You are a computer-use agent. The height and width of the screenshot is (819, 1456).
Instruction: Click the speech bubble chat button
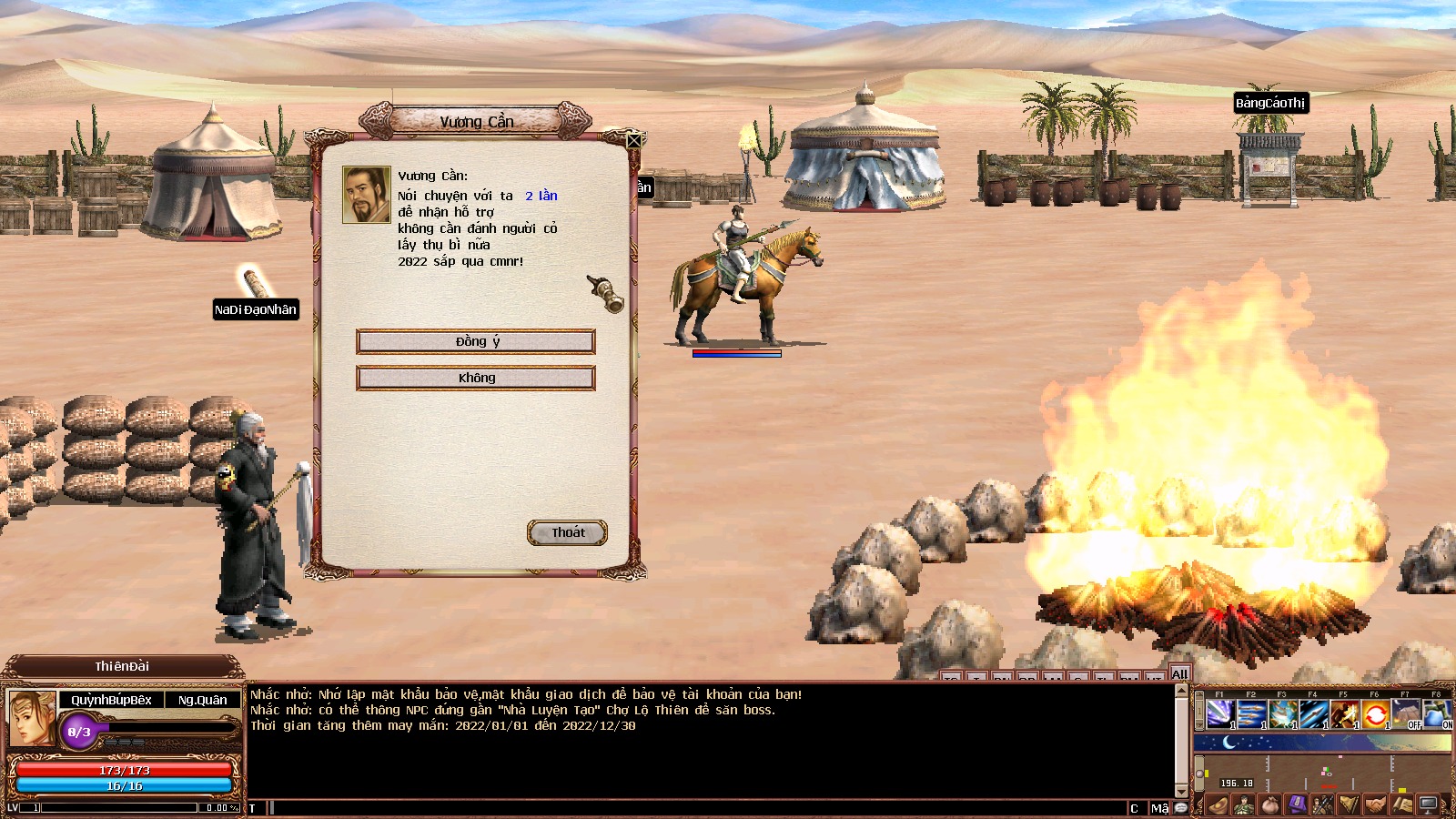click(1181, 808)
